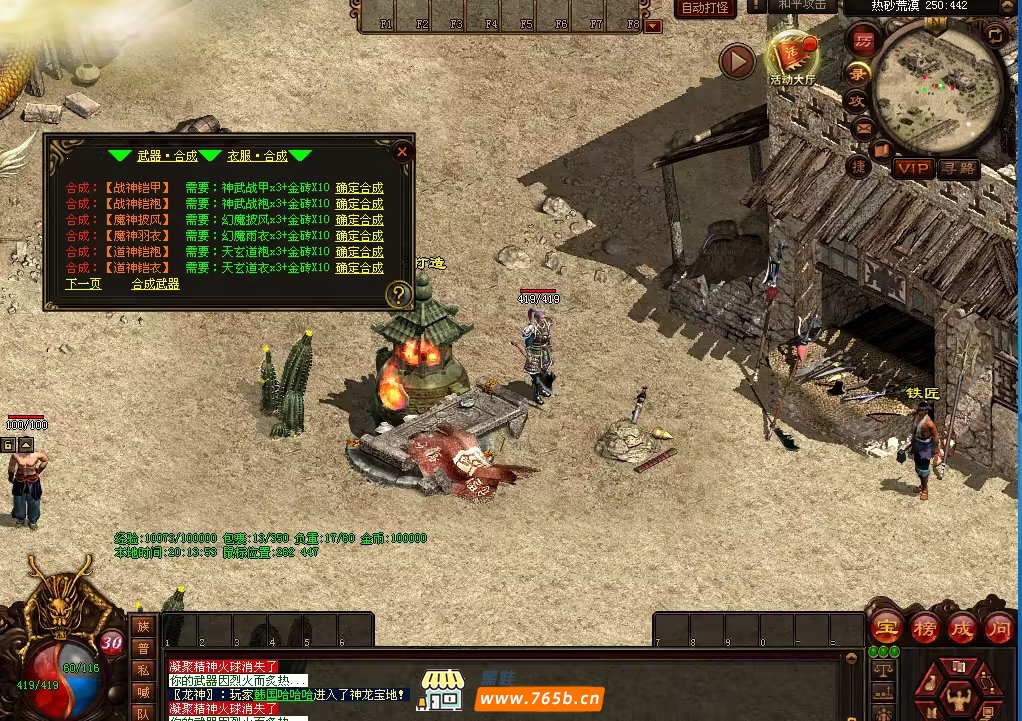The height and width of the screenshot is (721, 1022).
Task: Toggle the 自动打怪 auto-fight button
Action: 706,8
